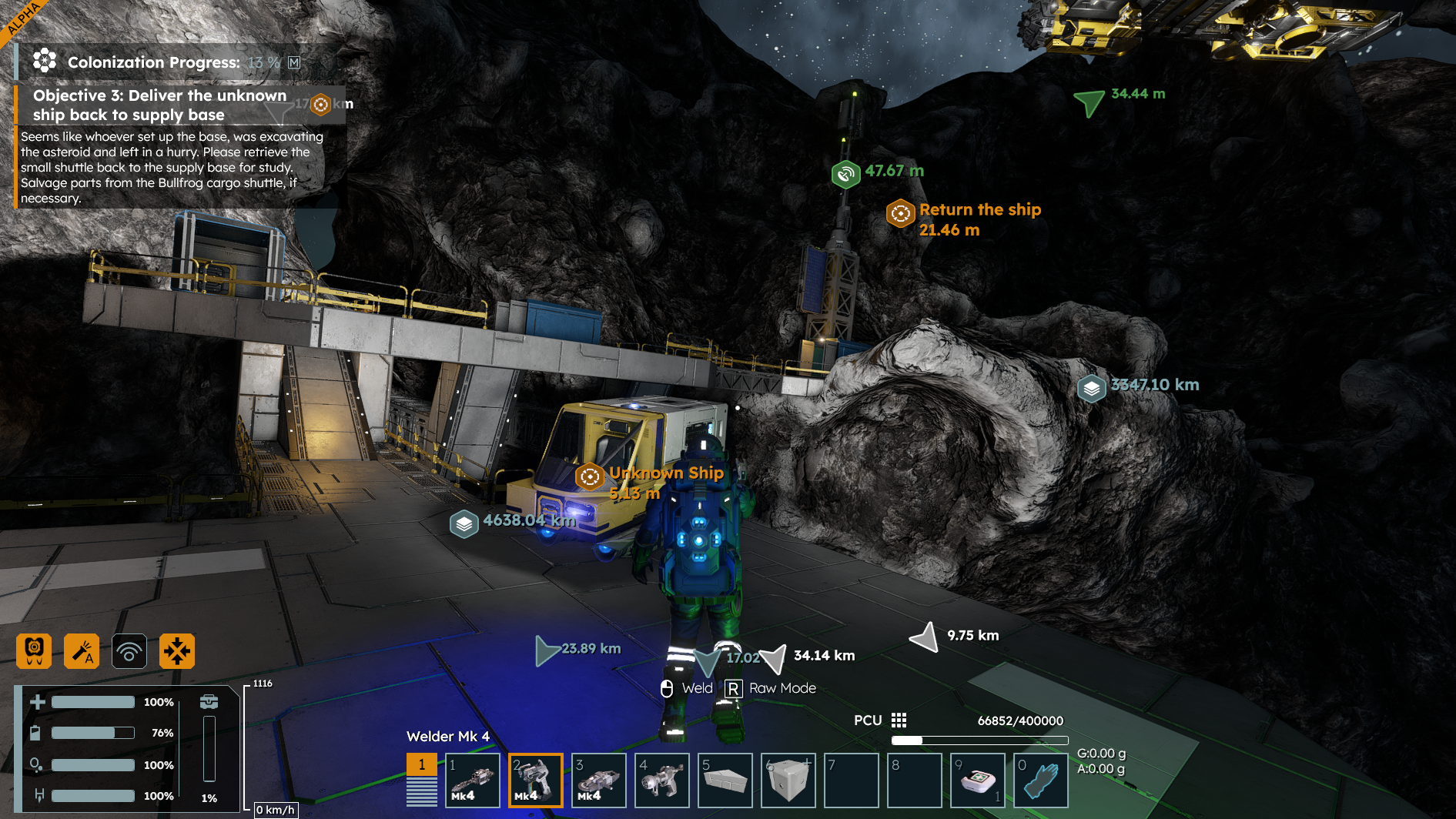The height and width of the screenshot is (819, 1456).
Task: Open the toolbox inventory icon
Action: 209,702
